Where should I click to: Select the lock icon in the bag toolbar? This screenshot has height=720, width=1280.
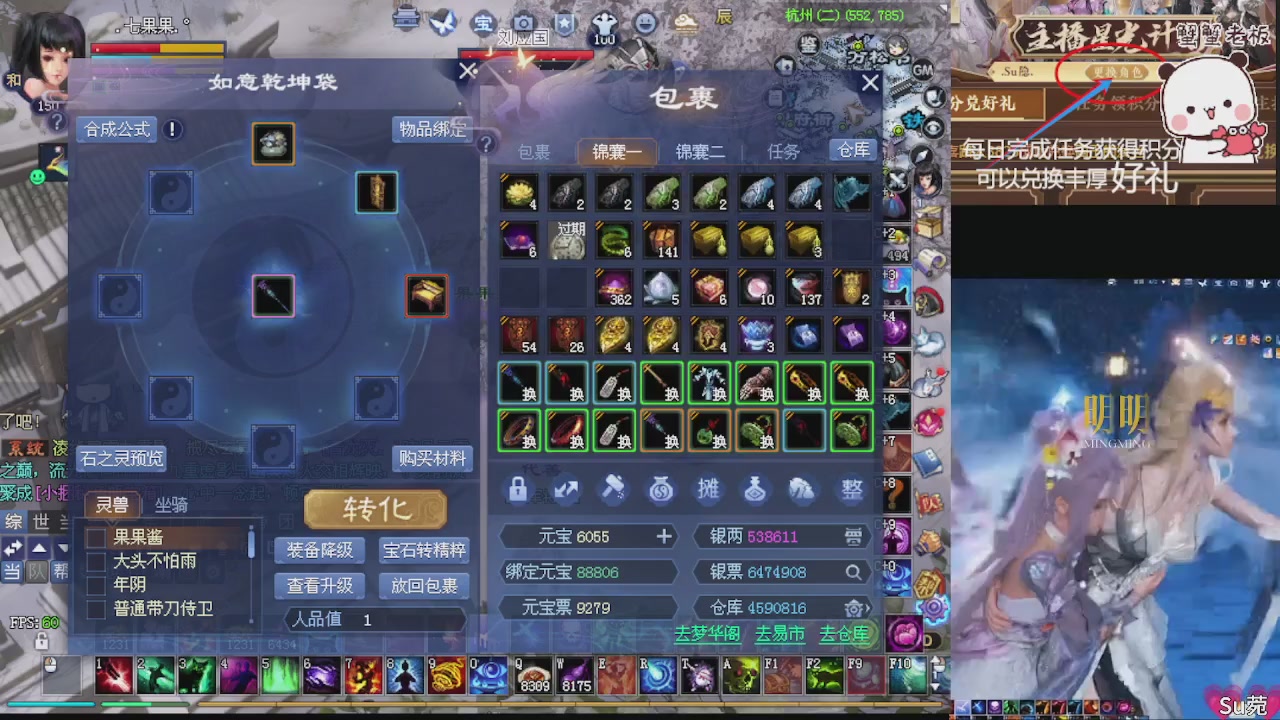coord(517,489)
